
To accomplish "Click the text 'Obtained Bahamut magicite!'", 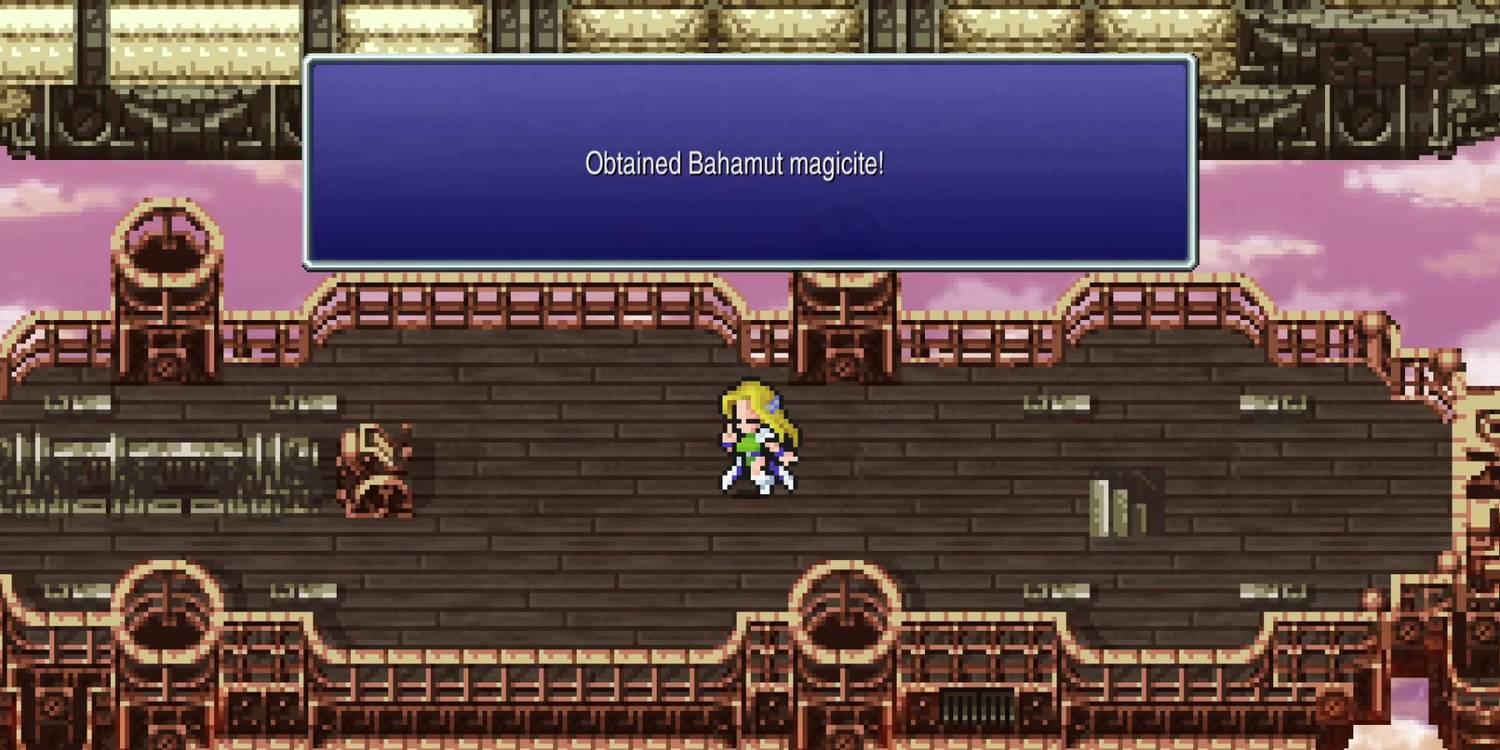I will (x=735, y=163).
